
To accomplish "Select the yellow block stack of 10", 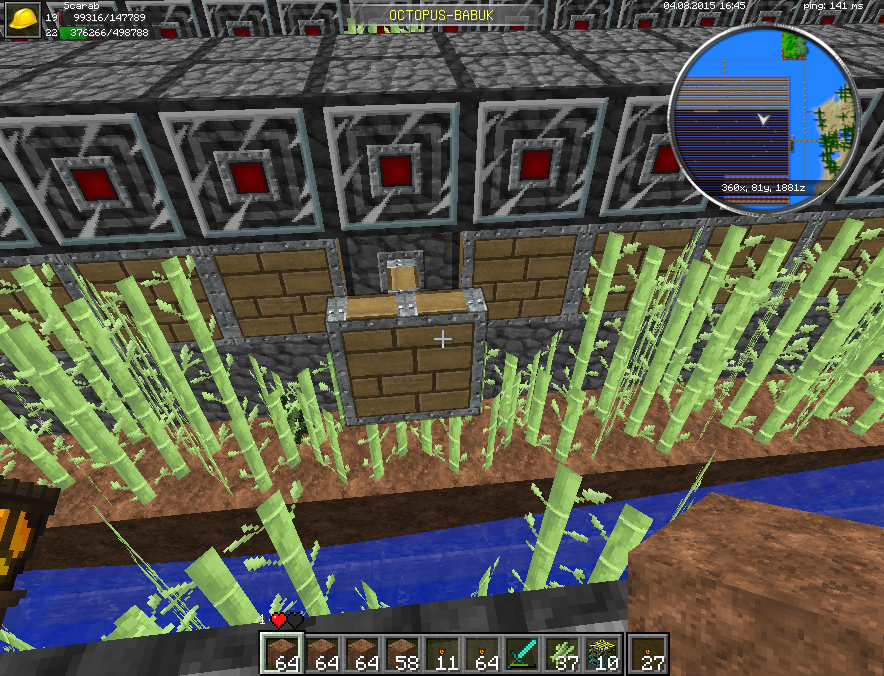I will tap(603, 653).
